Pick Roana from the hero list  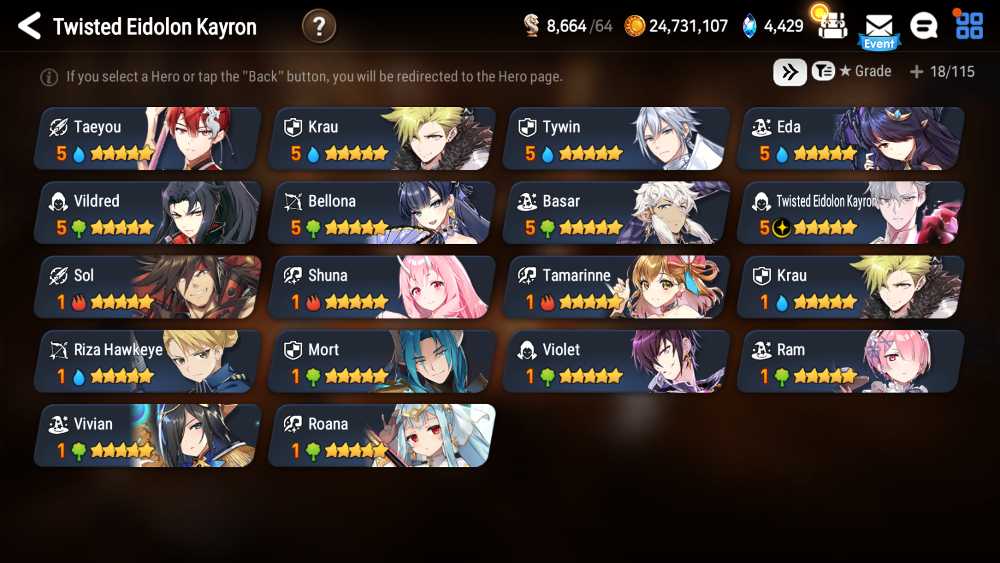(x=382, y=435)
